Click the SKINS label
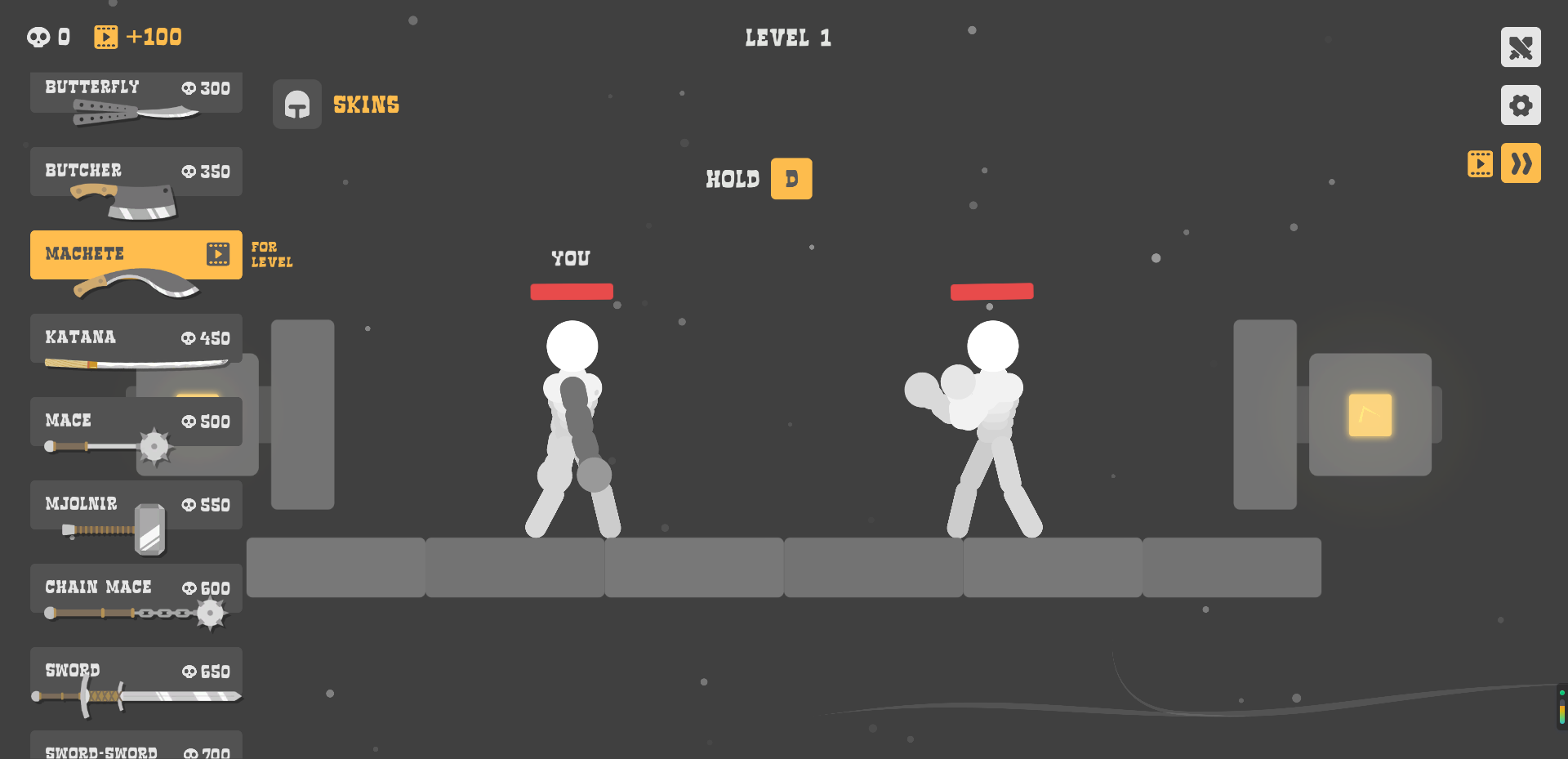Image resolution: width=1568 pixels, height=759 pixels. (x=366, y=105)
